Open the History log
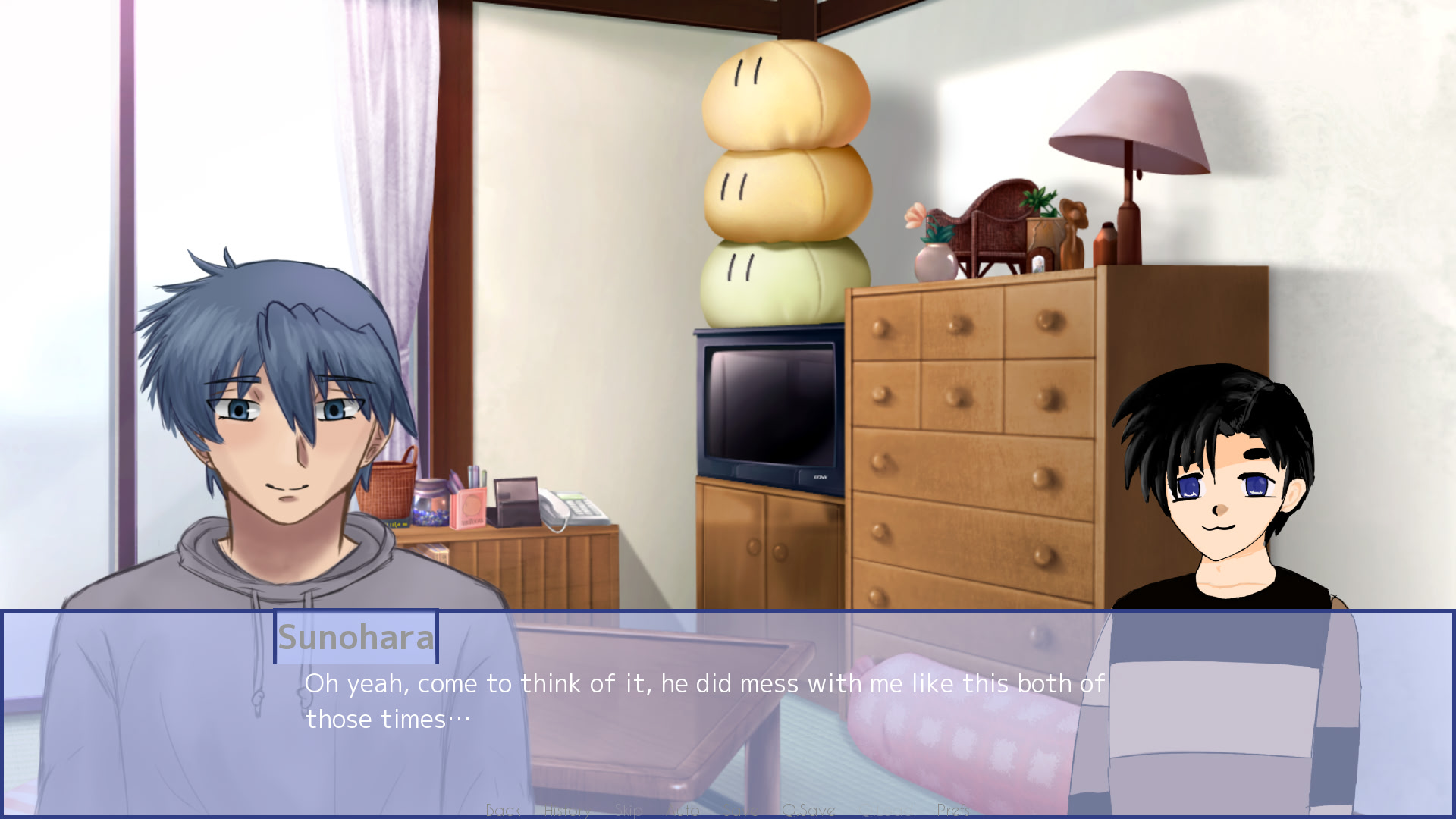 567,811
